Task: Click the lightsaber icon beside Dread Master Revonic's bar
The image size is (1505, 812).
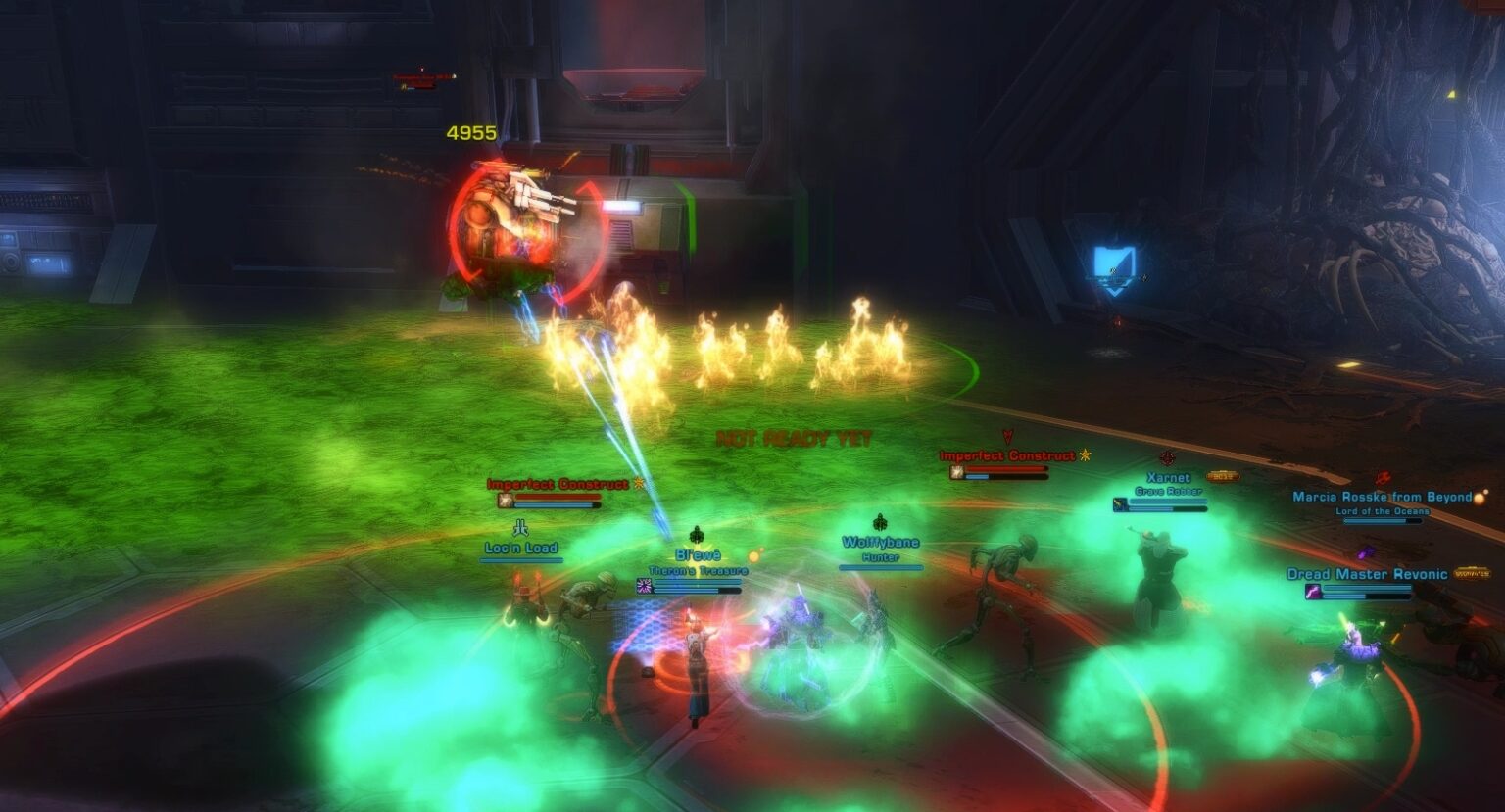Action: pos(1313,592)
